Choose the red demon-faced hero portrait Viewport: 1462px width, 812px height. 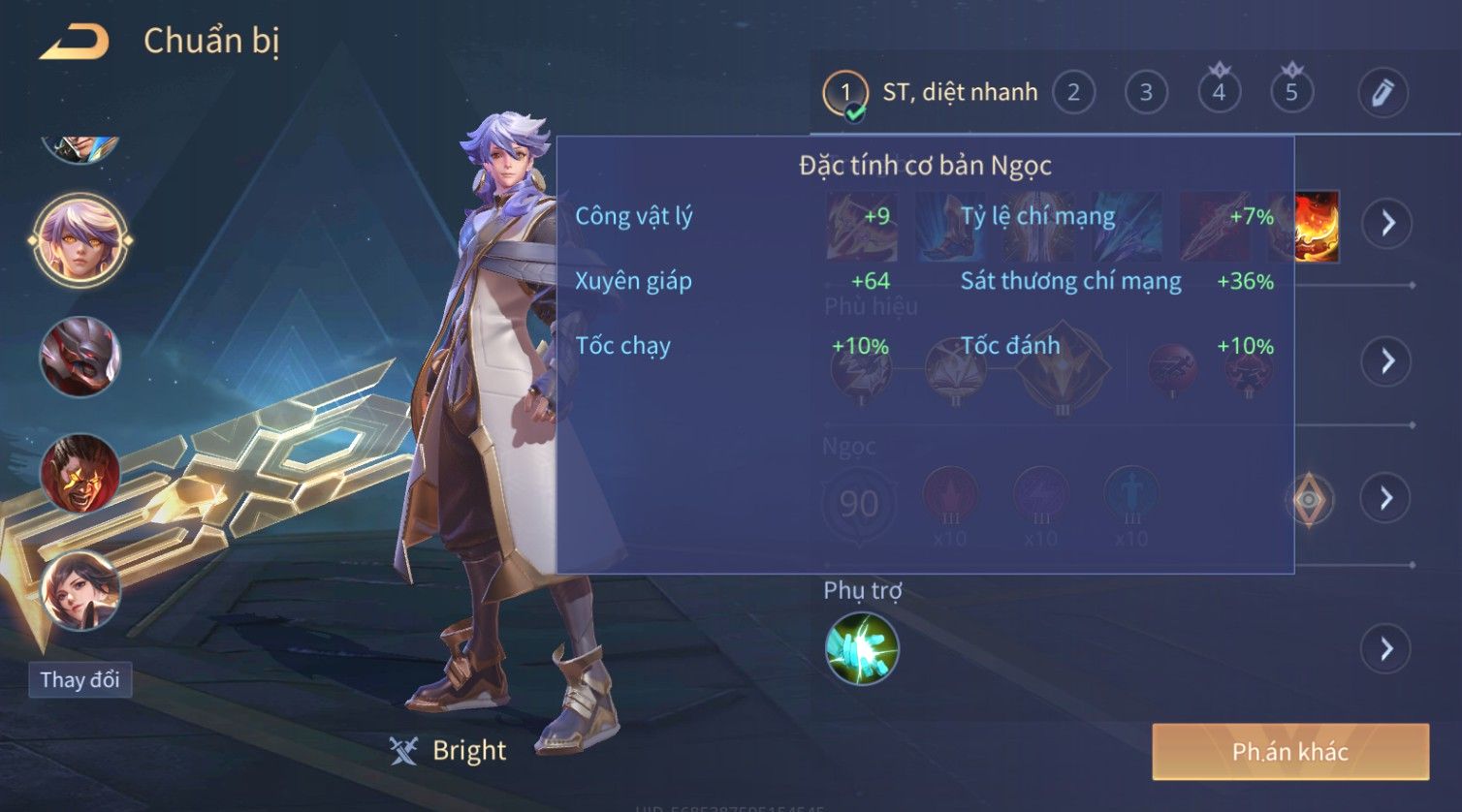pos(79,474)
